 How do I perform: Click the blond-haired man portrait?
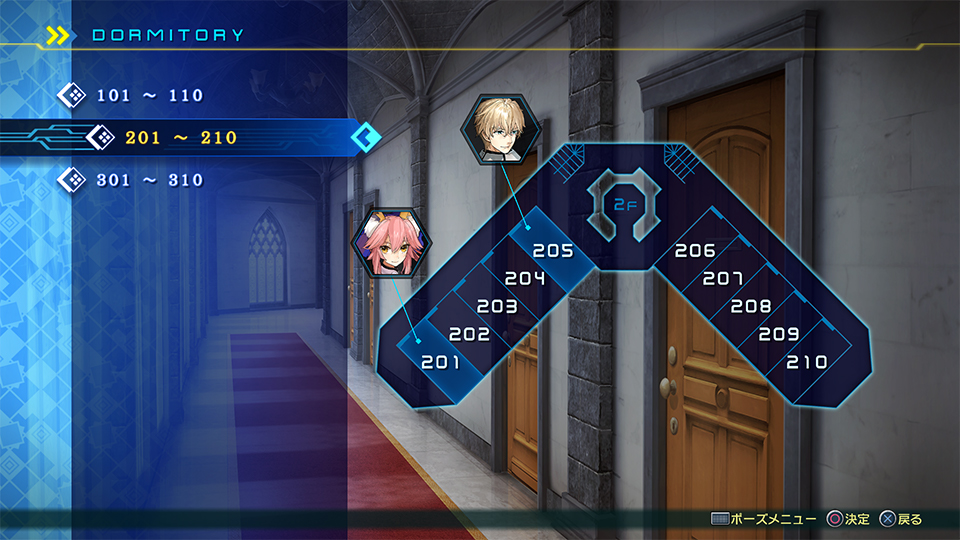click(500, 131)
